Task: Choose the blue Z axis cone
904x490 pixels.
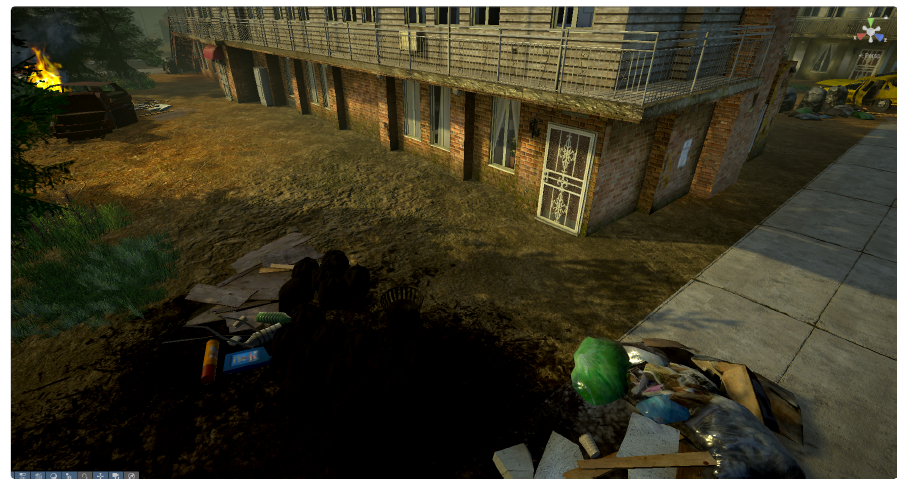Action: 881,38
